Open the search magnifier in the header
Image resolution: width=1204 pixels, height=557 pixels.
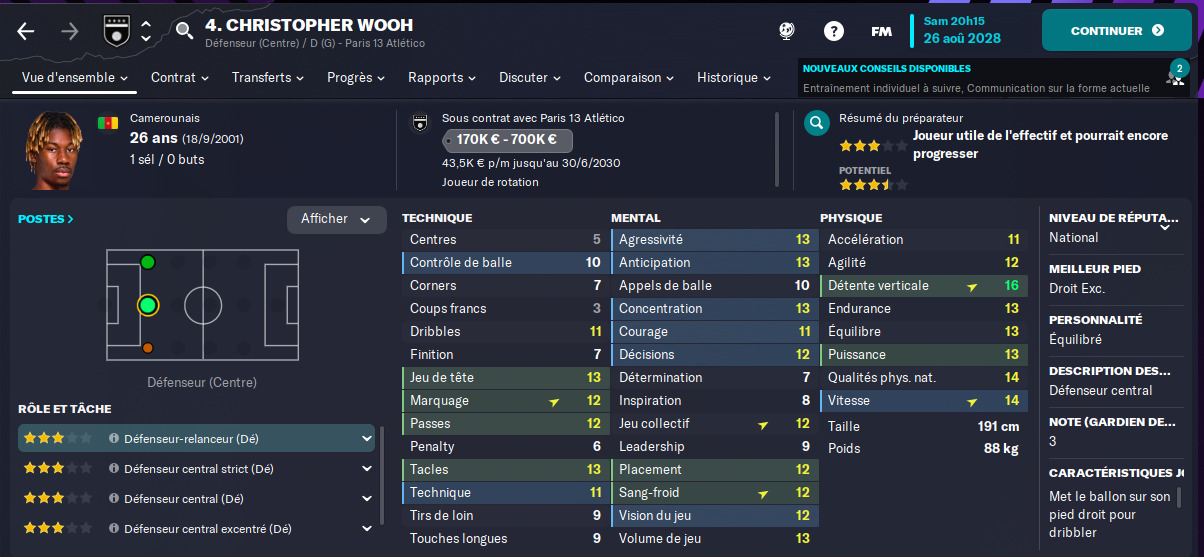click(184, 30)
